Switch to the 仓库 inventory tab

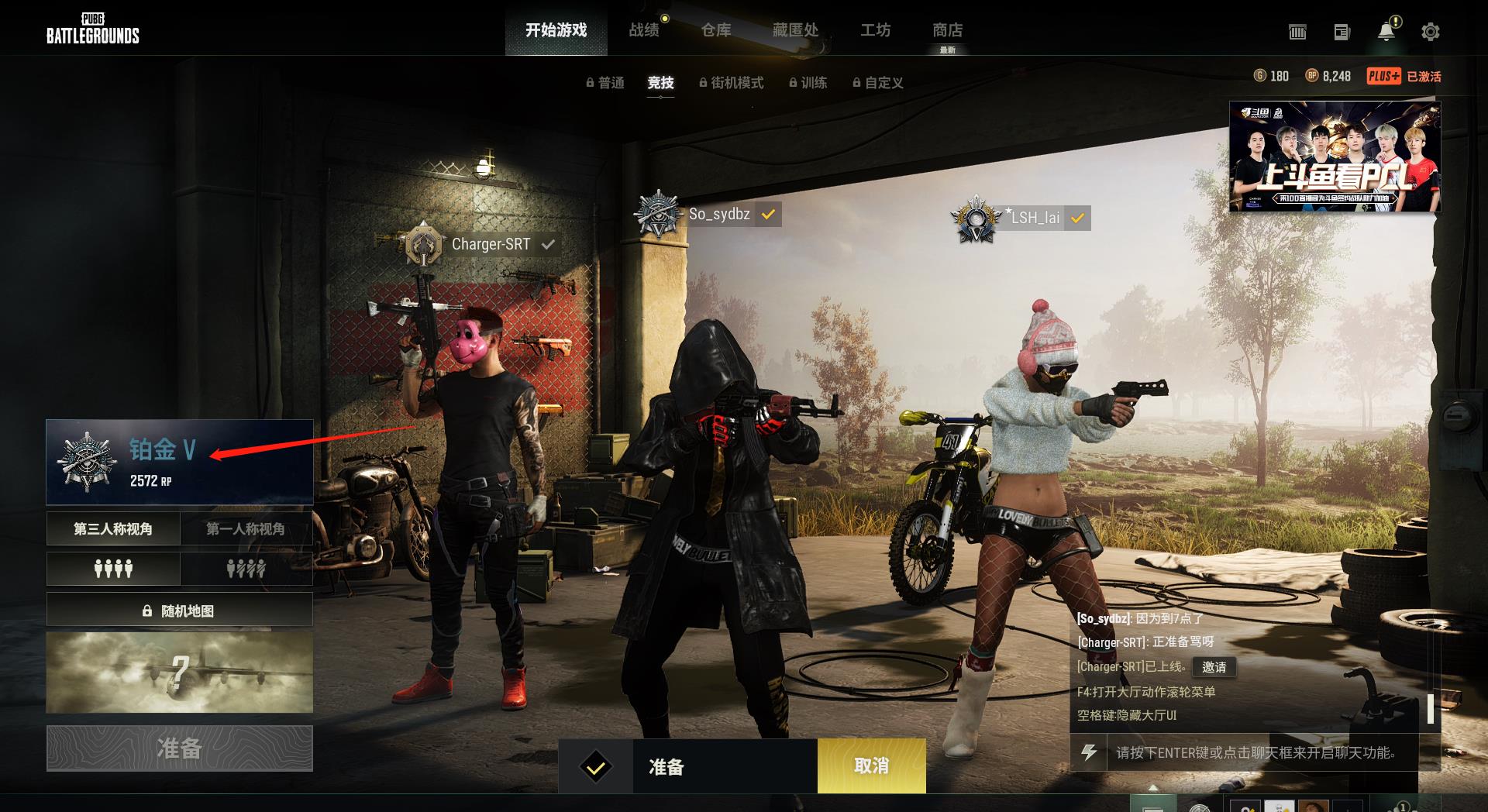pyautogui.click(x=715, y=30)
